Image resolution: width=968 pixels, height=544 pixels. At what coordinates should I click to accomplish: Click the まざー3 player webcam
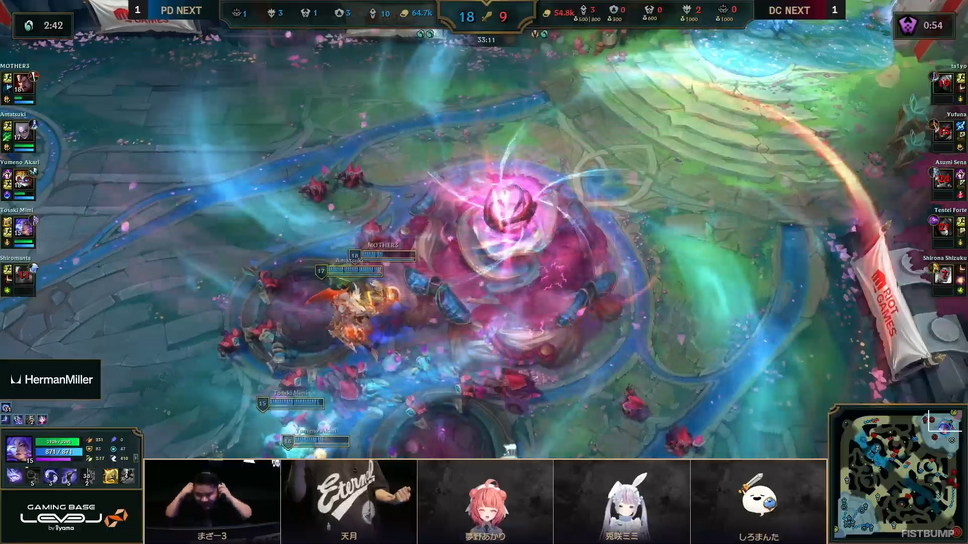click(x=212, y=500)
